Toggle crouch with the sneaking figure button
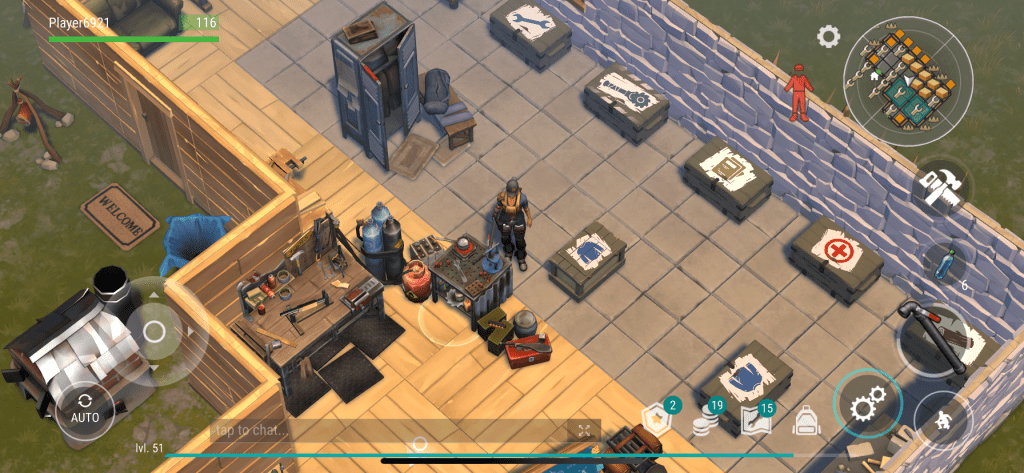The height and width of the screenshot is (473, 1024). pyautogui.click(x=943, y=420)
